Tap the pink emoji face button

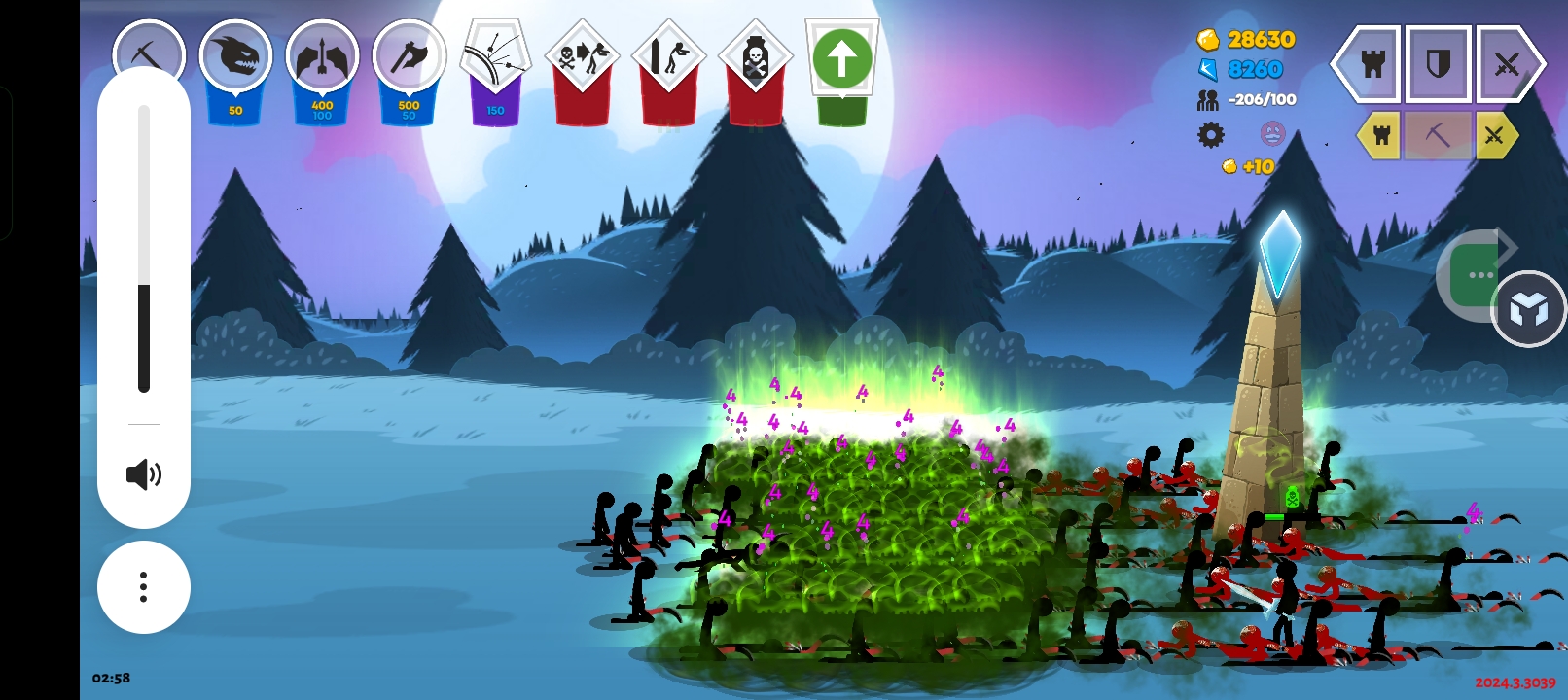click(1272, 133)
